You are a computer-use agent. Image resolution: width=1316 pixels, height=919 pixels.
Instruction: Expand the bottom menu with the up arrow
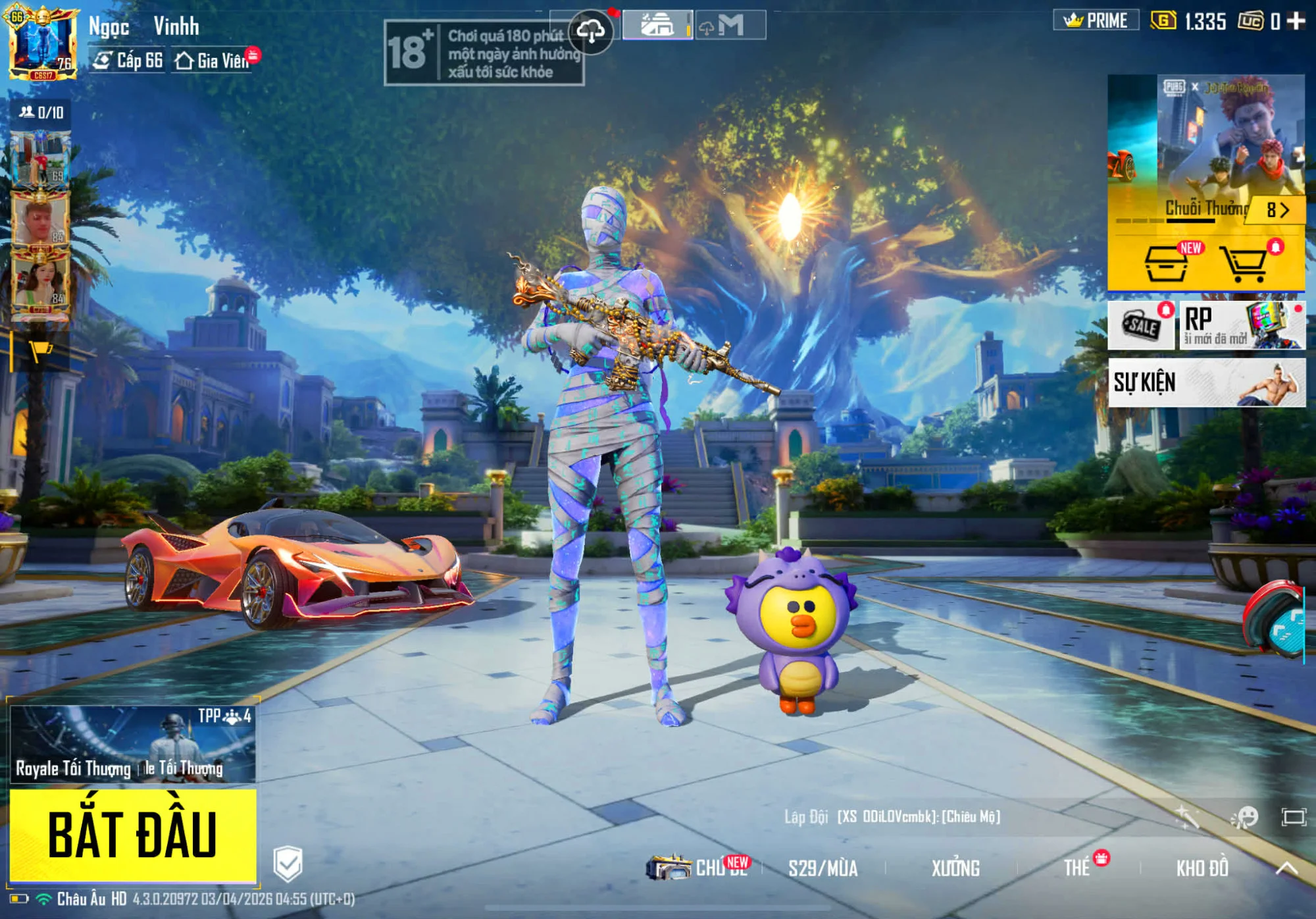pyautogui.click(x=1287, y=868)
